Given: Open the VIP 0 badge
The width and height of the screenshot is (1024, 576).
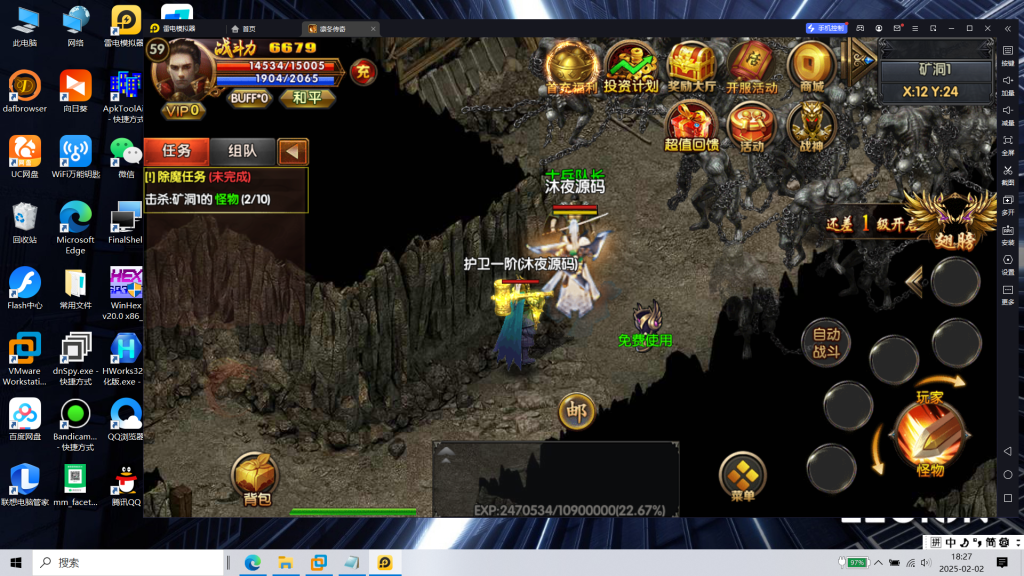Looking at the screenshot, I should click(183, 109).
